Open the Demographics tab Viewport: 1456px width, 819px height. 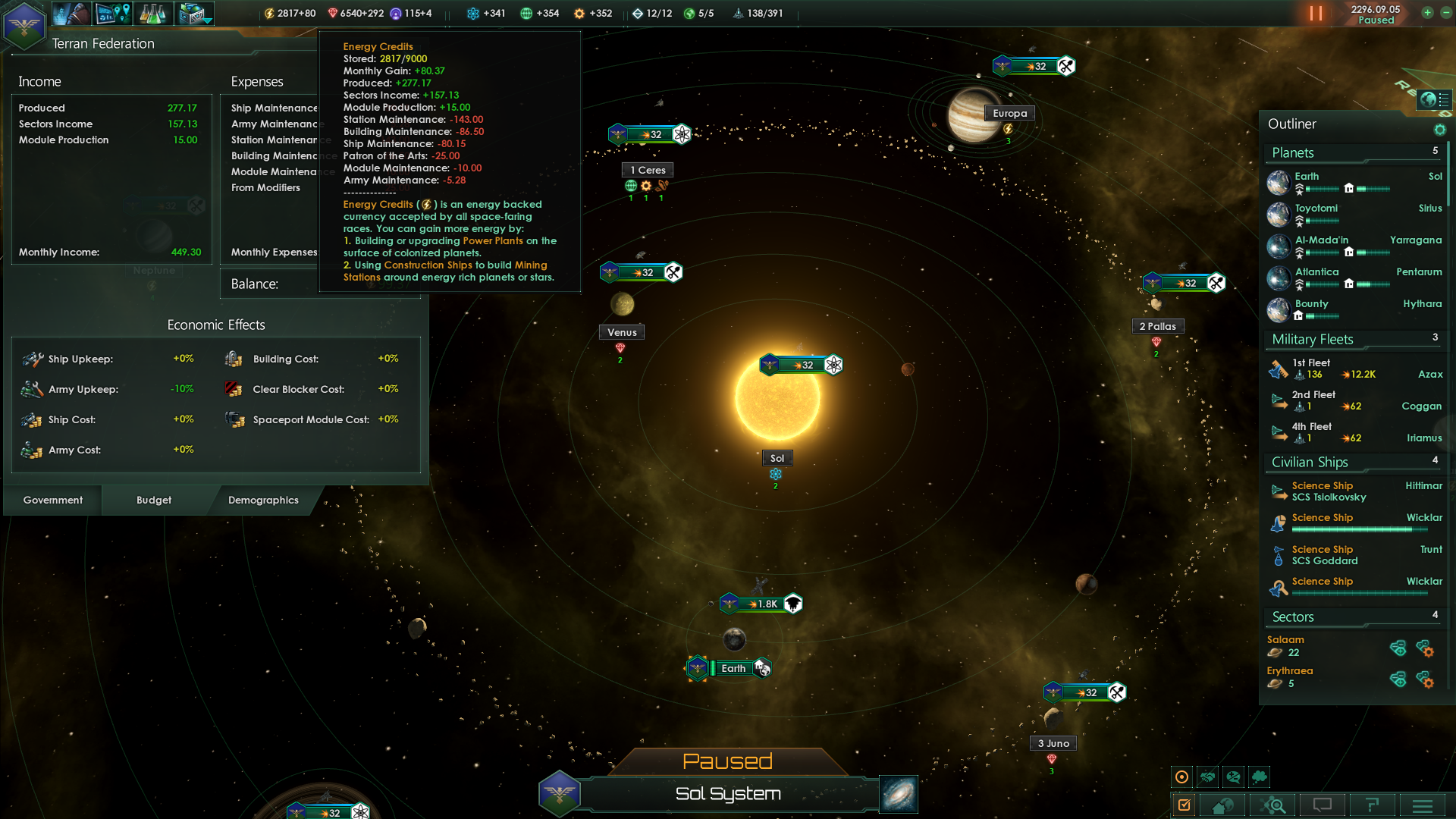tap(263, 500)
